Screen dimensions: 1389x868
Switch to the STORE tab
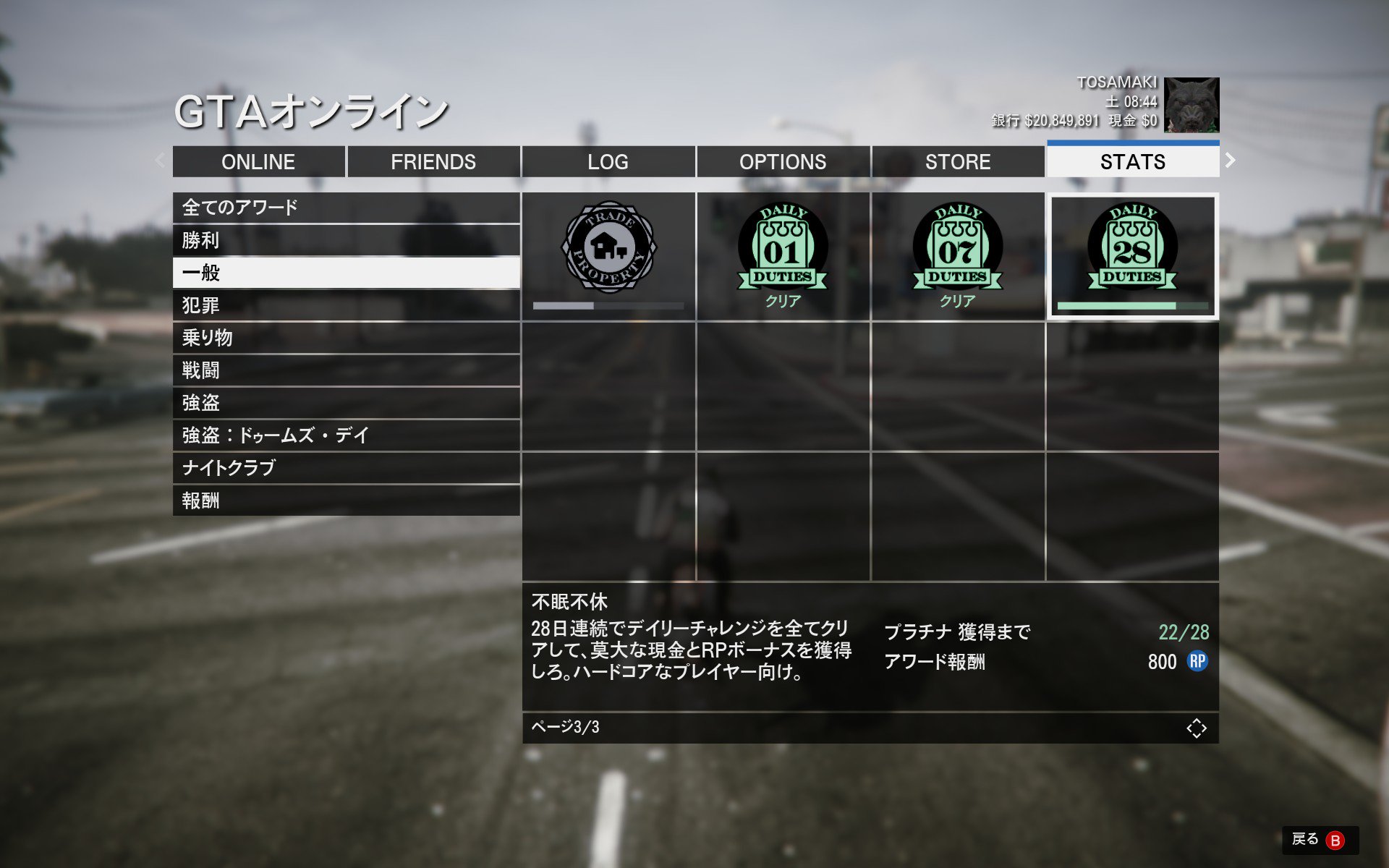point(958,161)
